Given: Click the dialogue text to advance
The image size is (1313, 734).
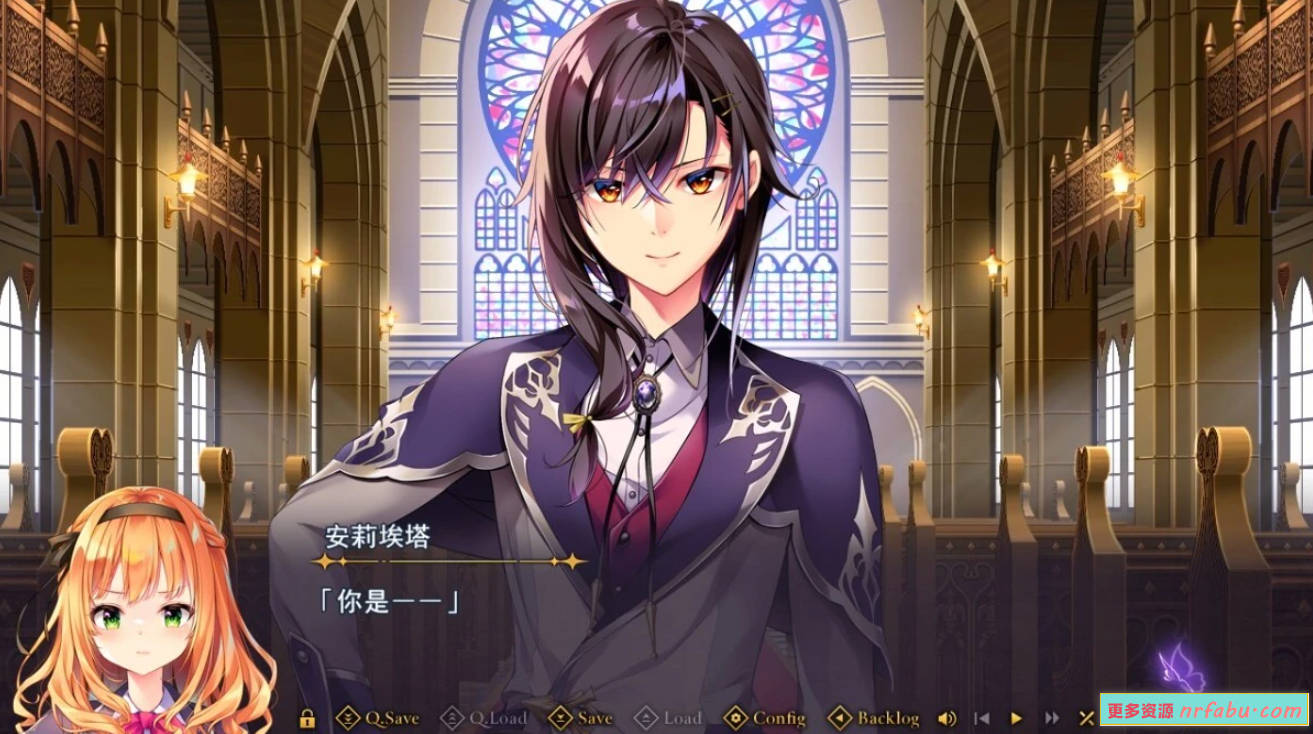Looking at the screenshot, I should [x=390, y=600].
